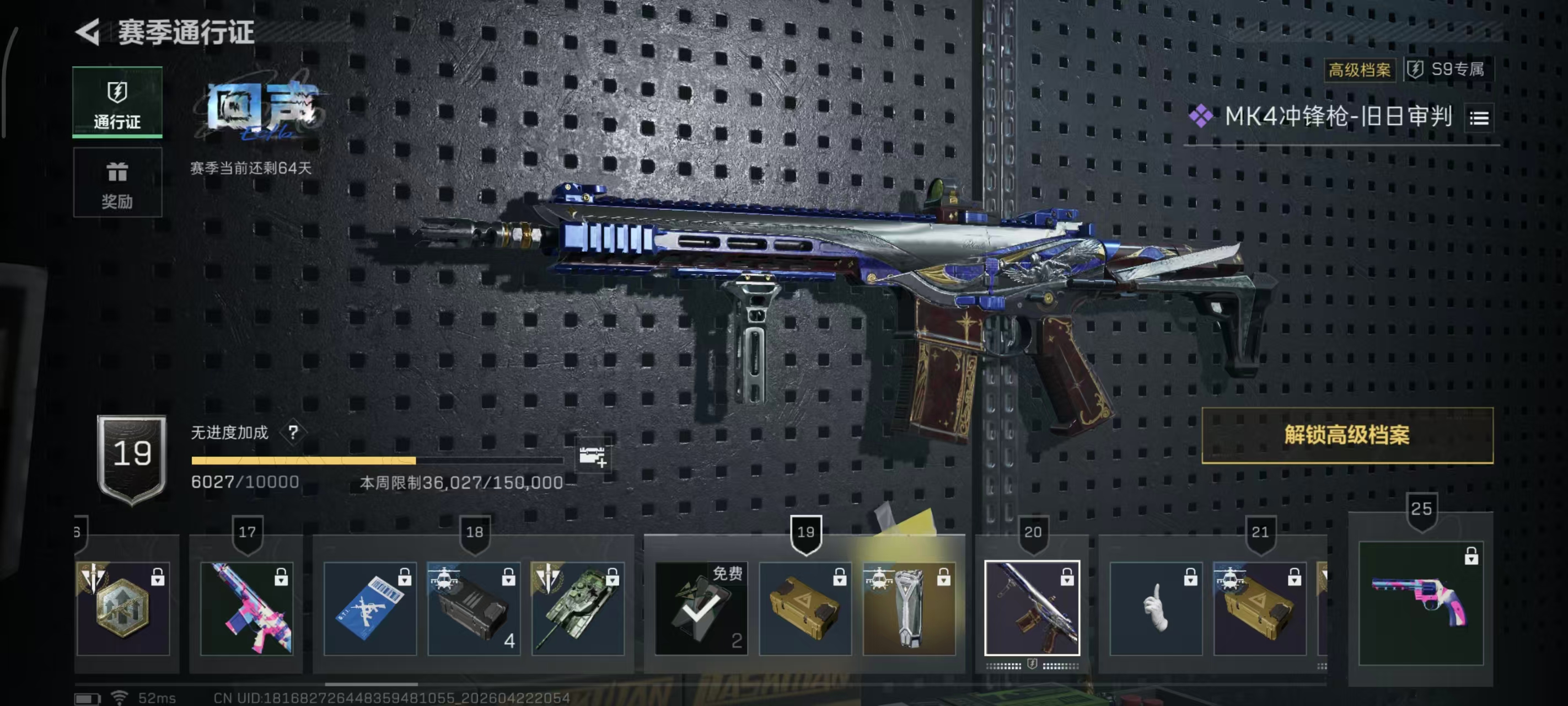Open the list icon beside MK4冲锋枪-旧日审判
The image size is (1568, 706).
coord(1479,117)
